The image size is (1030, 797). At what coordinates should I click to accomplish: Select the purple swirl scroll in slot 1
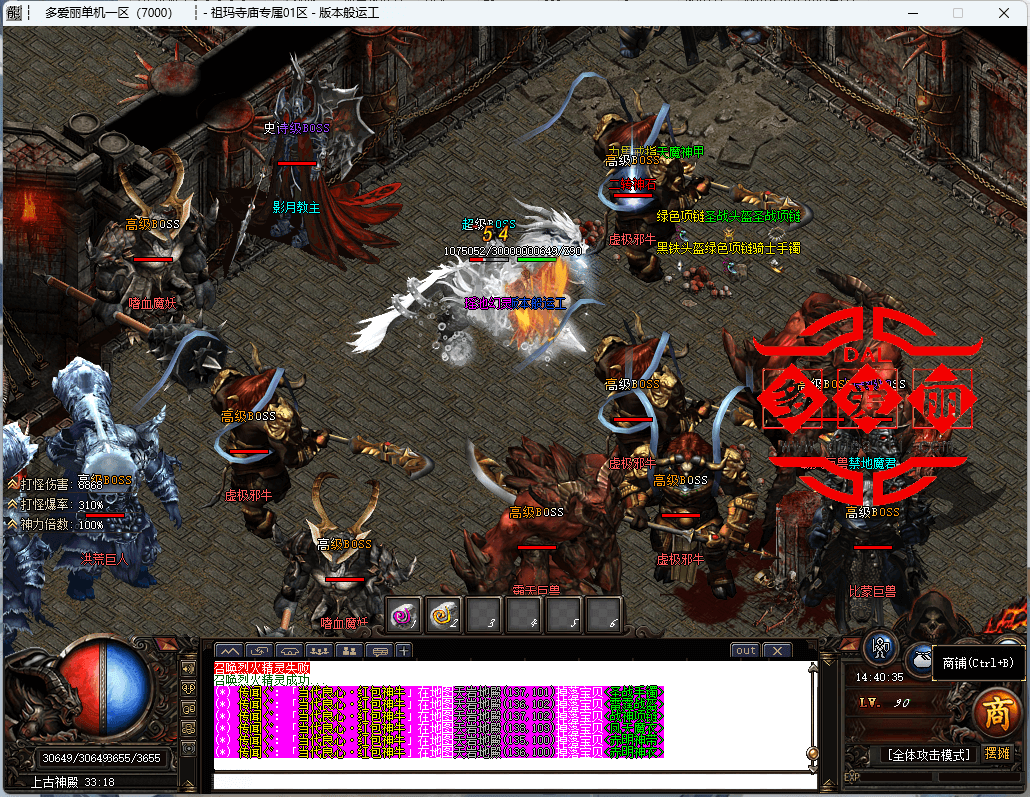tap(404, 615)
